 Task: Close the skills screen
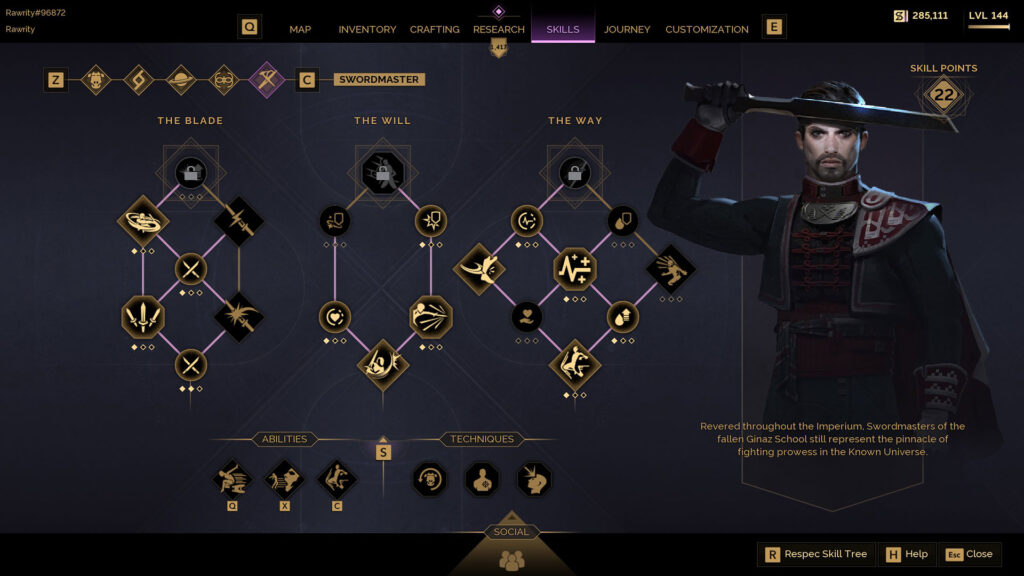tap(969, 554)
